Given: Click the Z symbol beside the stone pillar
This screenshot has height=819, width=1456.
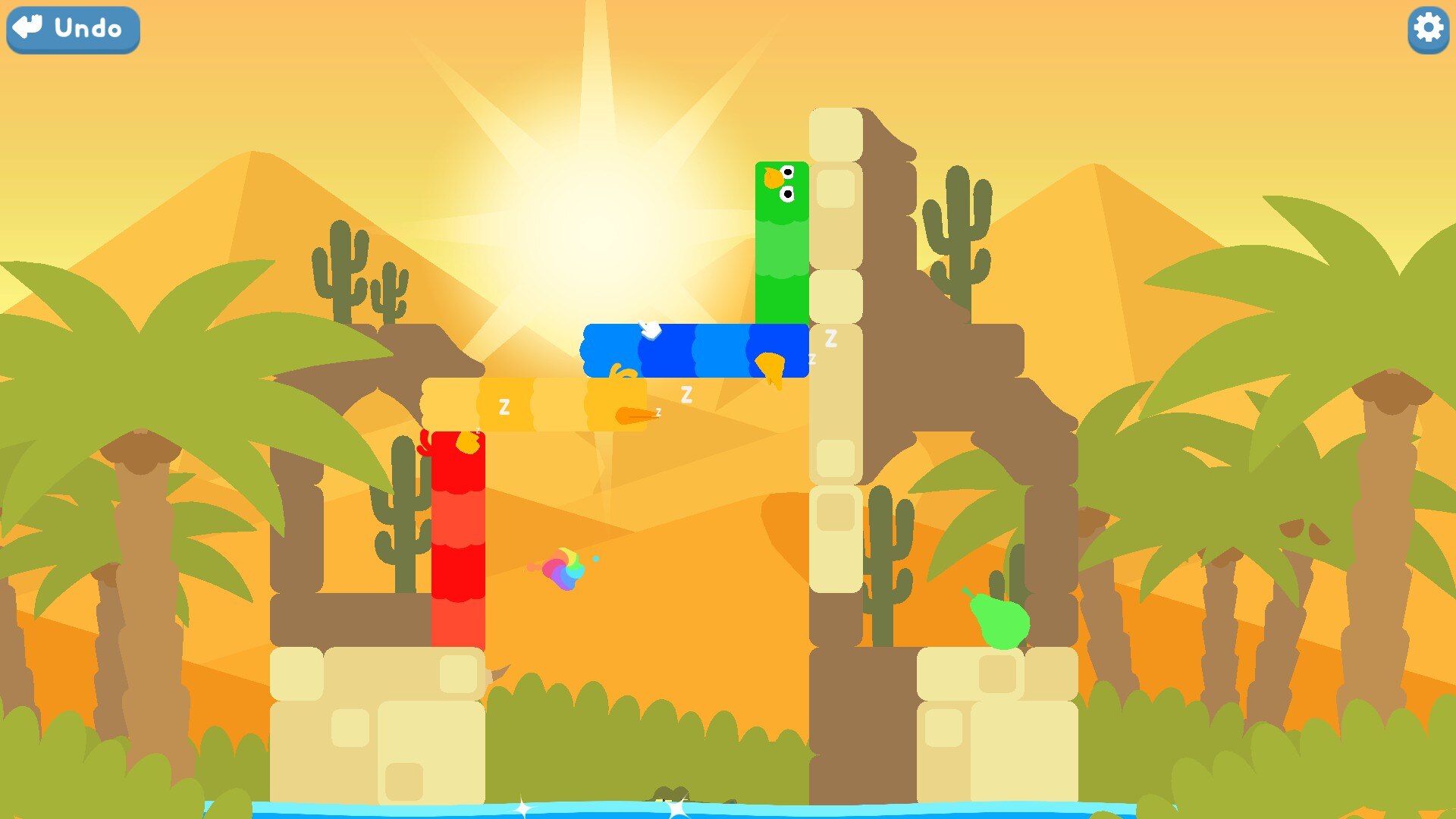Looking at the screenshot, I should [830, 339].
